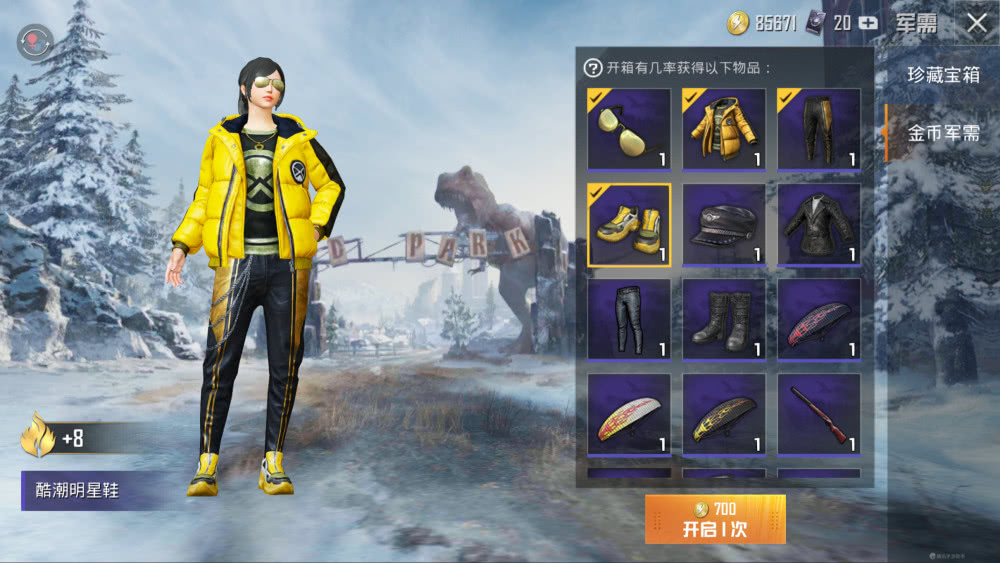Open the 军需 supply header

click(x=915, y=23)
